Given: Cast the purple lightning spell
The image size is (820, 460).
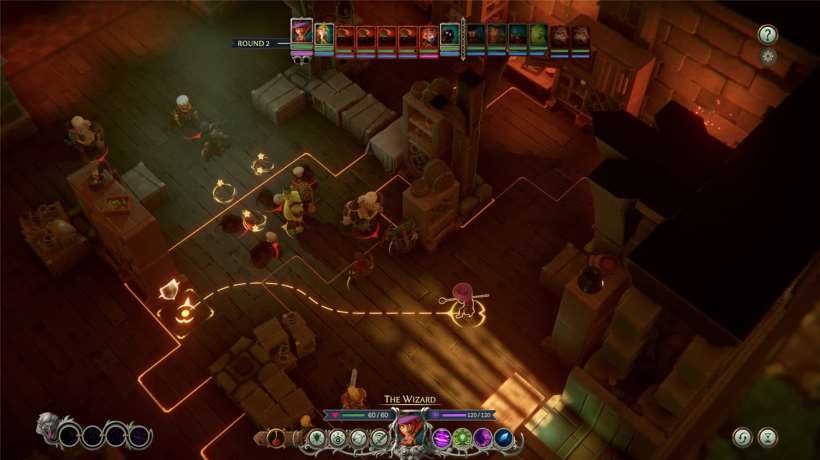Looking at the screenshot, I should click(x=441, y=437).
